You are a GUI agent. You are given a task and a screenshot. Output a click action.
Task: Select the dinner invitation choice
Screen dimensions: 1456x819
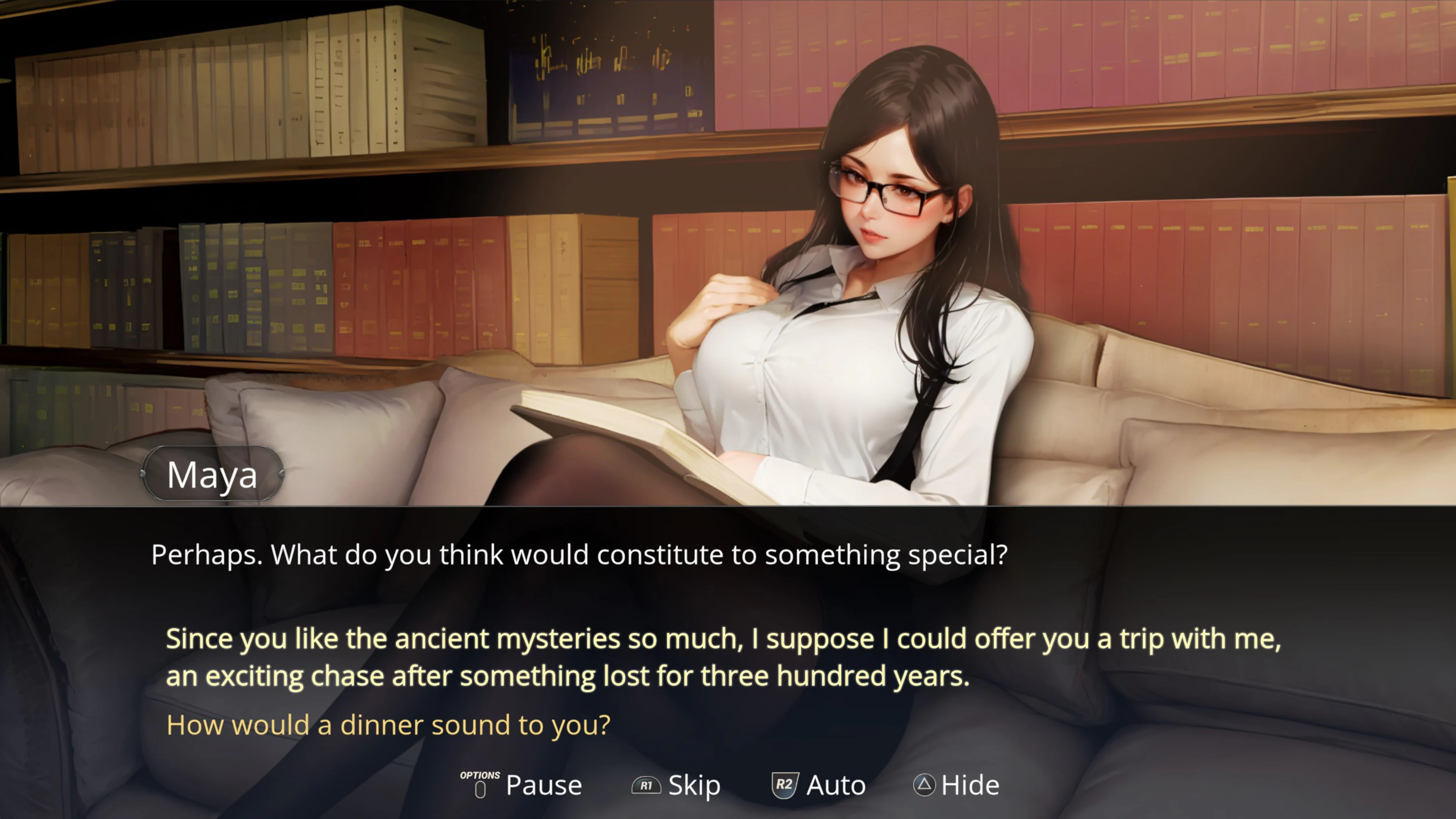389,724
